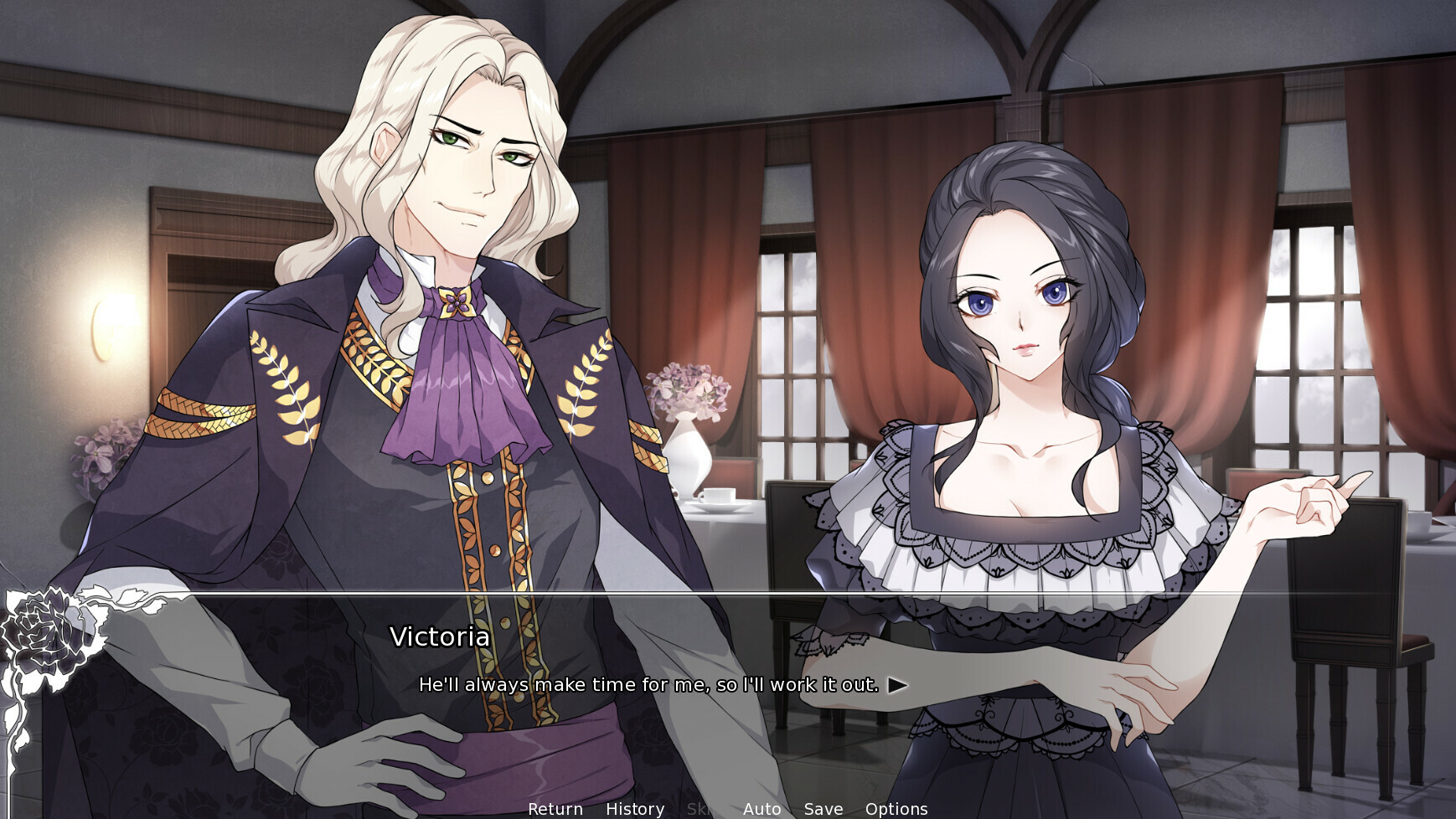Click Return to exit the scene
This screenshot has width=1456, height=819.
[x=555, y=809]
